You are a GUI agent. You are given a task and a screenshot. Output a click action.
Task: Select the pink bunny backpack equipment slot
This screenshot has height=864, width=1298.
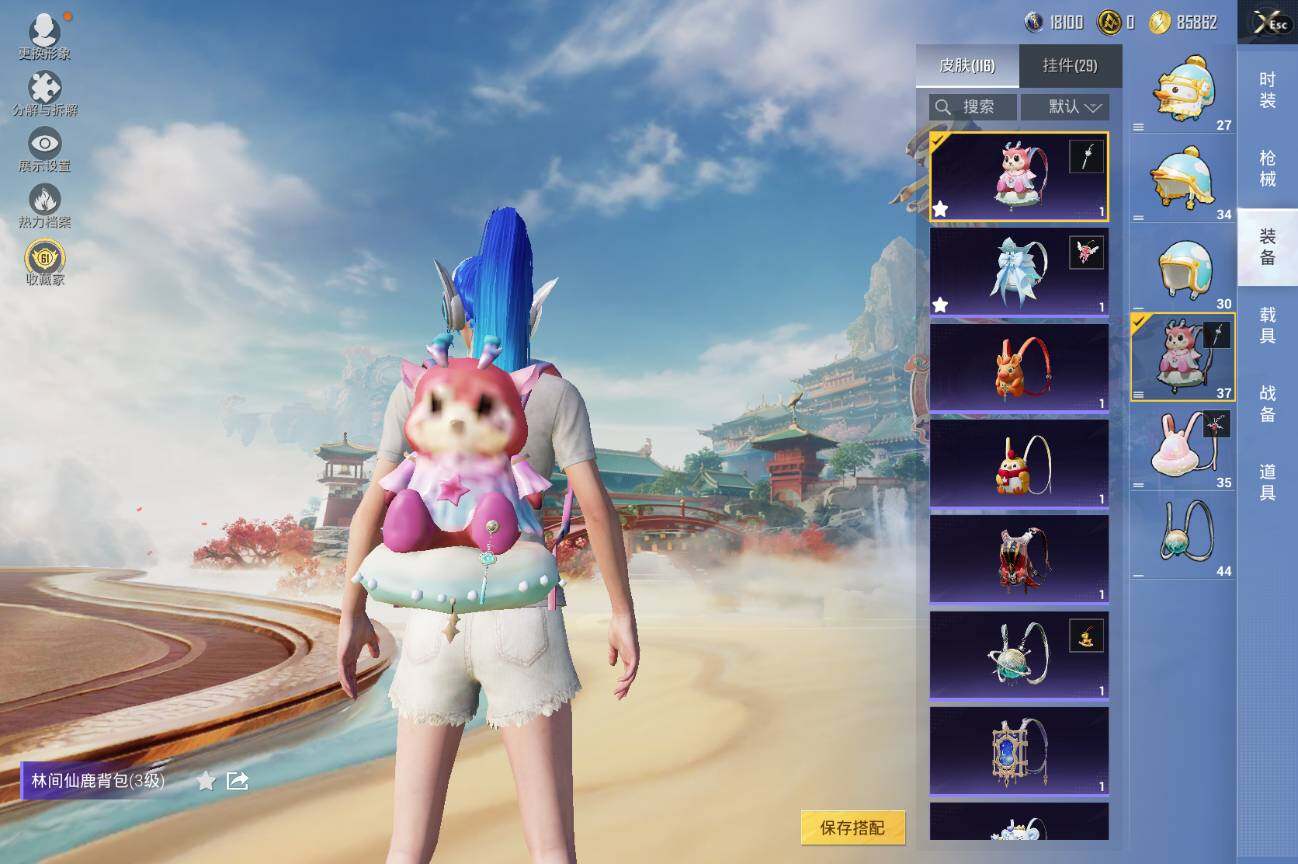coord(1182,448)
